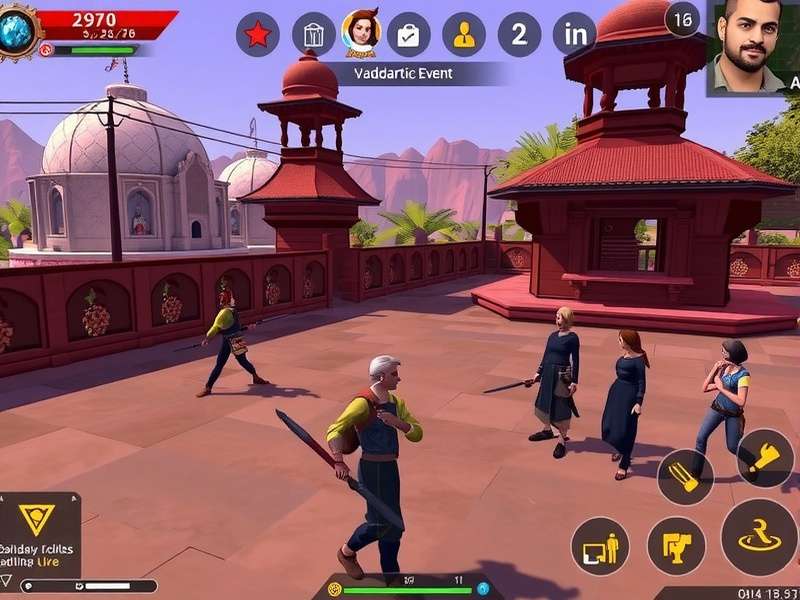Click the round "in" button
Image resolution: width=800 pixels, height=600 pixels.
tap(575, 35)
